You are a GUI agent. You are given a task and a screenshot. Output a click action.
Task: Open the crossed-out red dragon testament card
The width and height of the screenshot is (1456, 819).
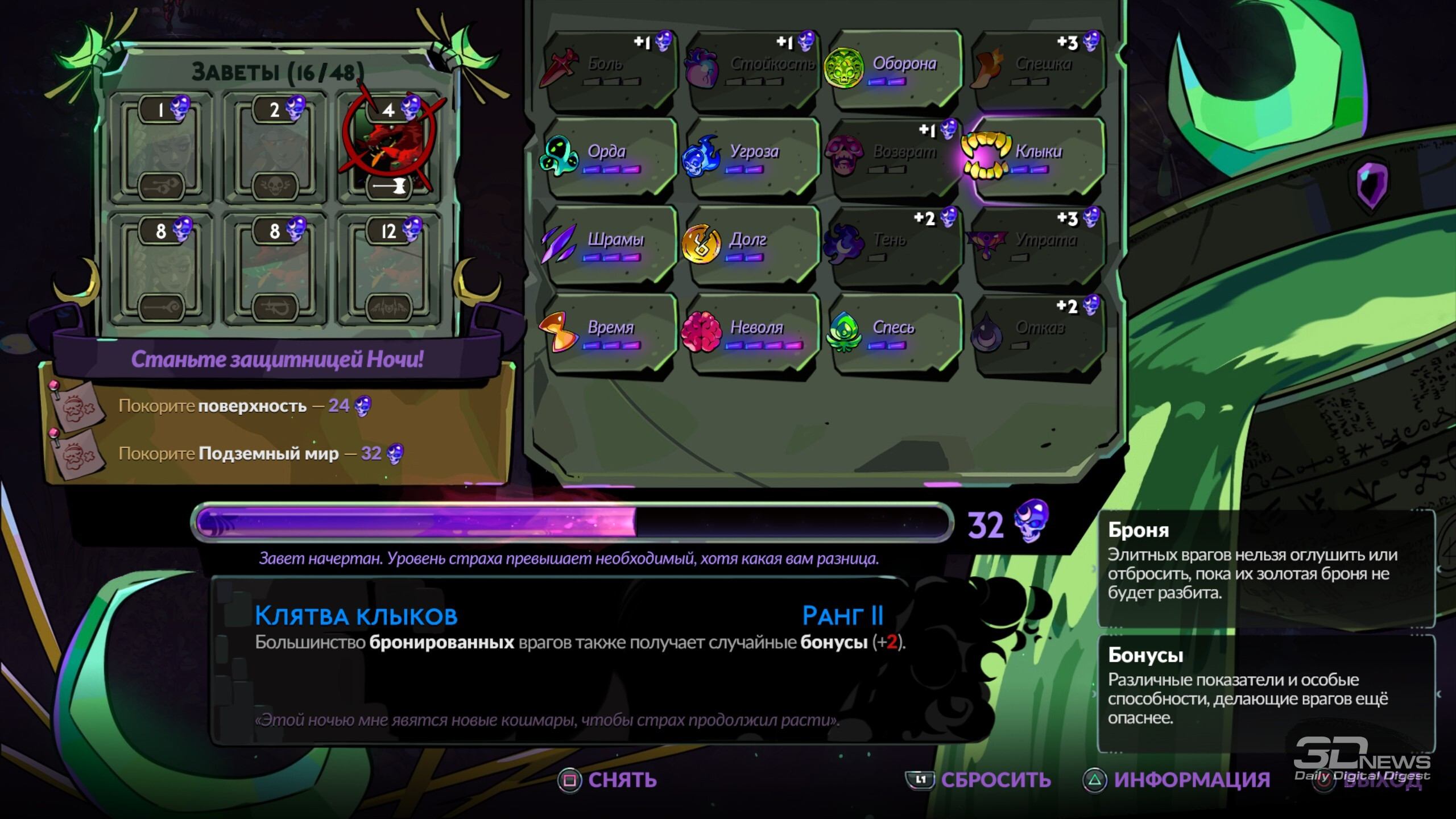(x=389, y=148)
